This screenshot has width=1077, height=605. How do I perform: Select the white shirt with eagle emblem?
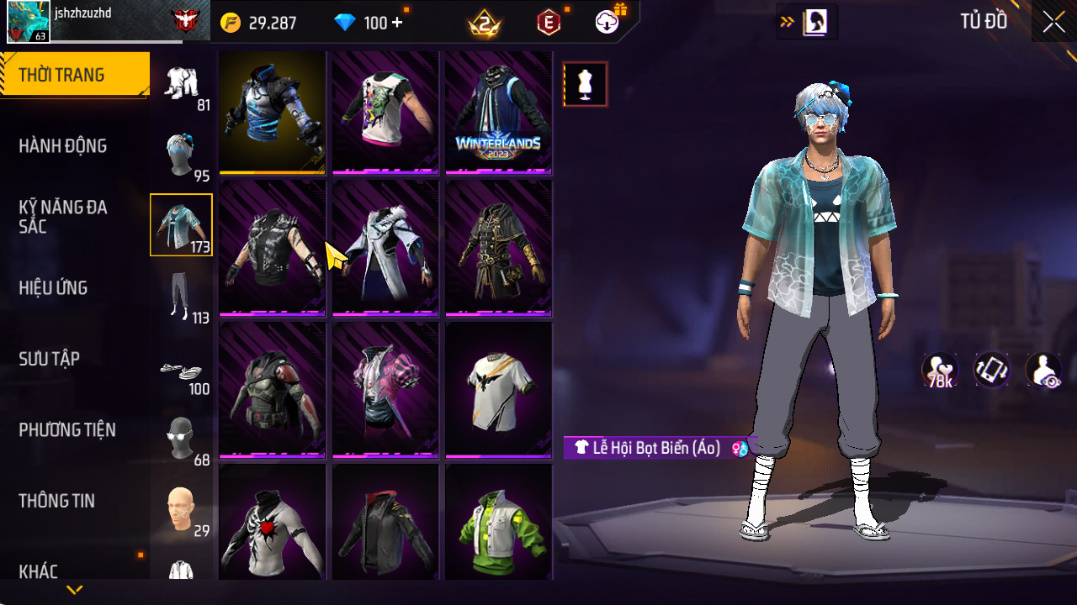[498, 390]
